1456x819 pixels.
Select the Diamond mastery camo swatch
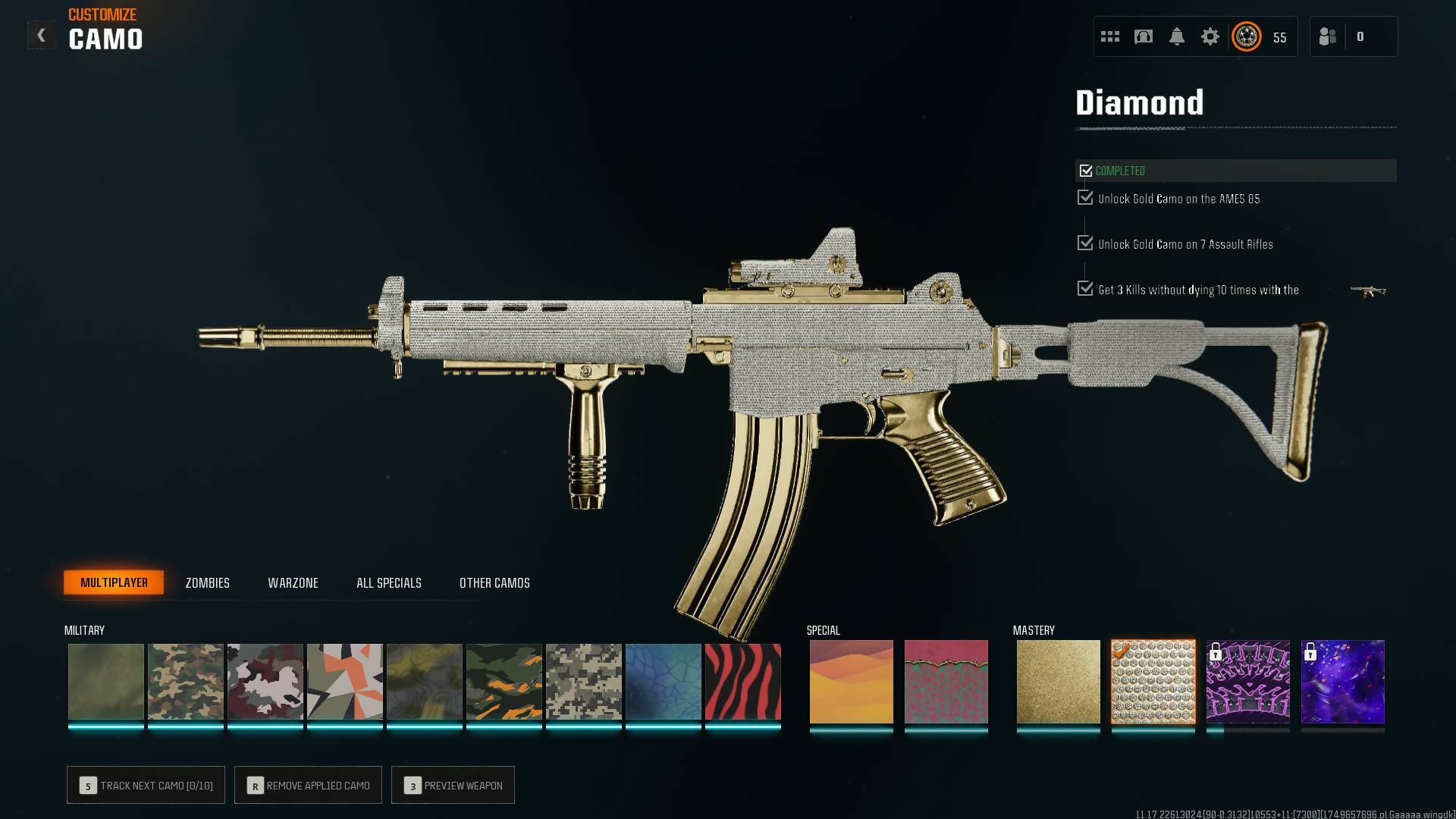[1153, 681]
